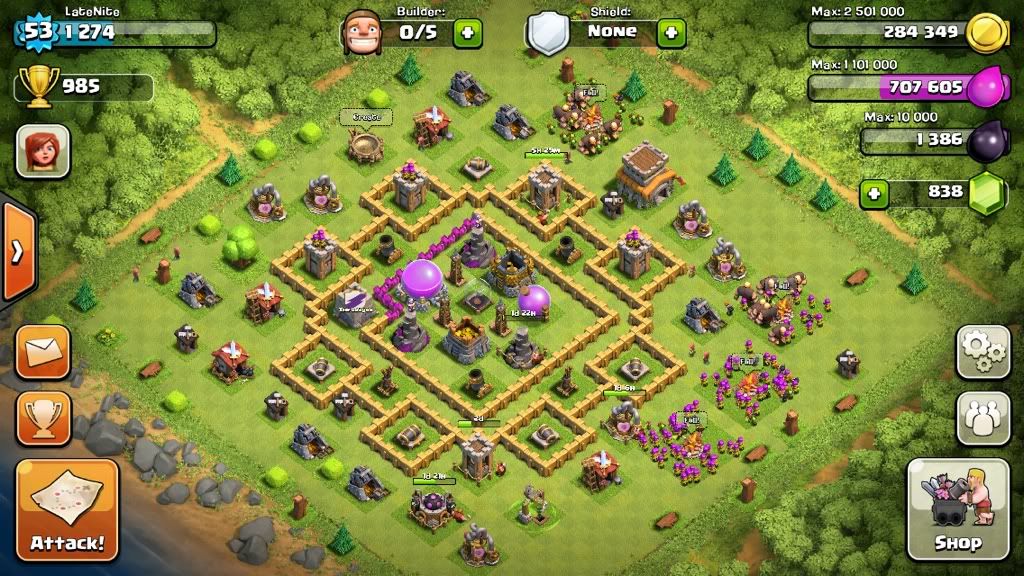Open the Shop

click(x=957, y=509)
